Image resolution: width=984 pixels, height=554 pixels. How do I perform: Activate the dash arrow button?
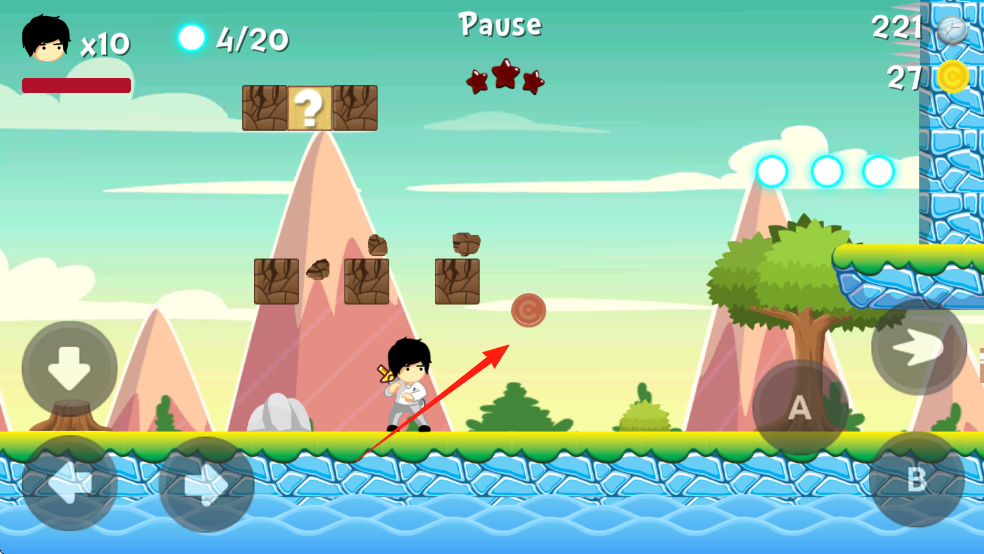click(918, 347)
